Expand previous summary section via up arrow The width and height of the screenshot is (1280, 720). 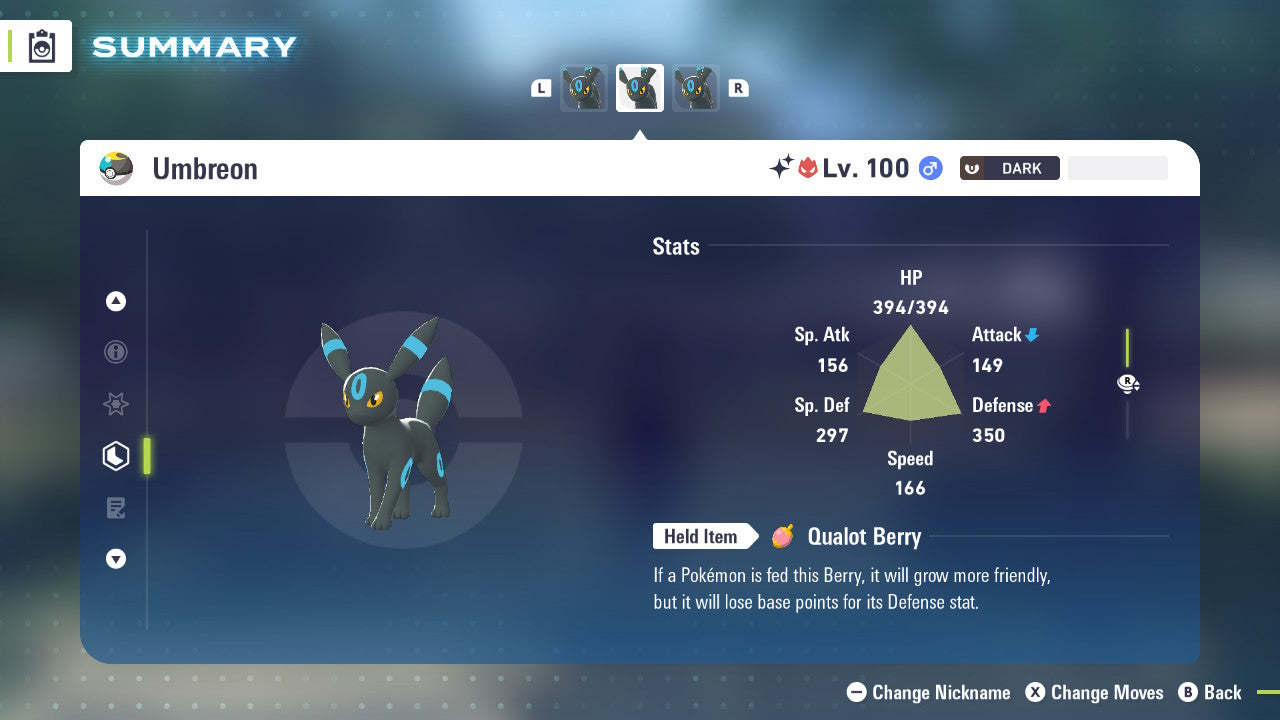[x=116, y=301]
